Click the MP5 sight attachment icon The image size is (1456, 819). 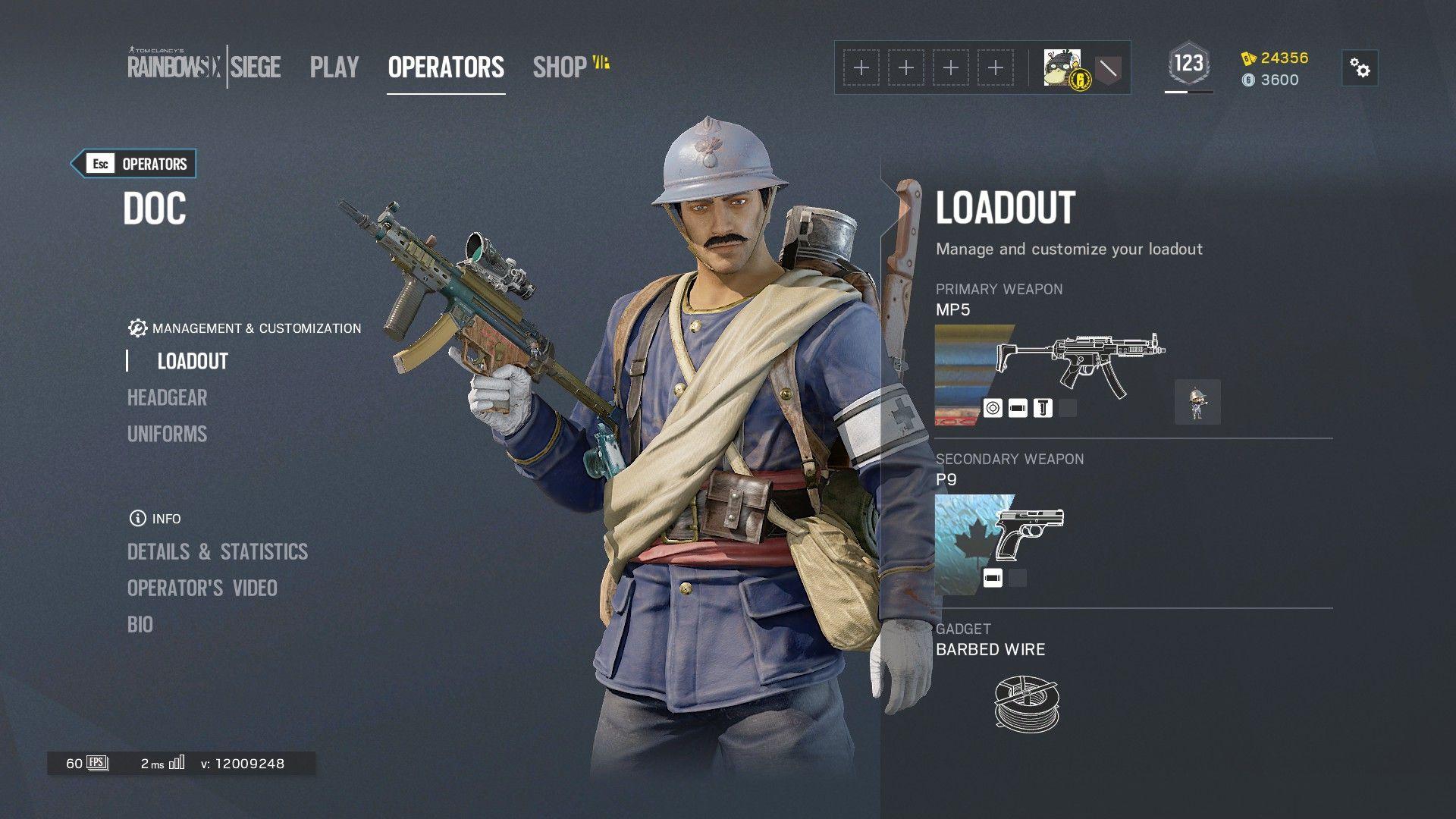point(992,408)
